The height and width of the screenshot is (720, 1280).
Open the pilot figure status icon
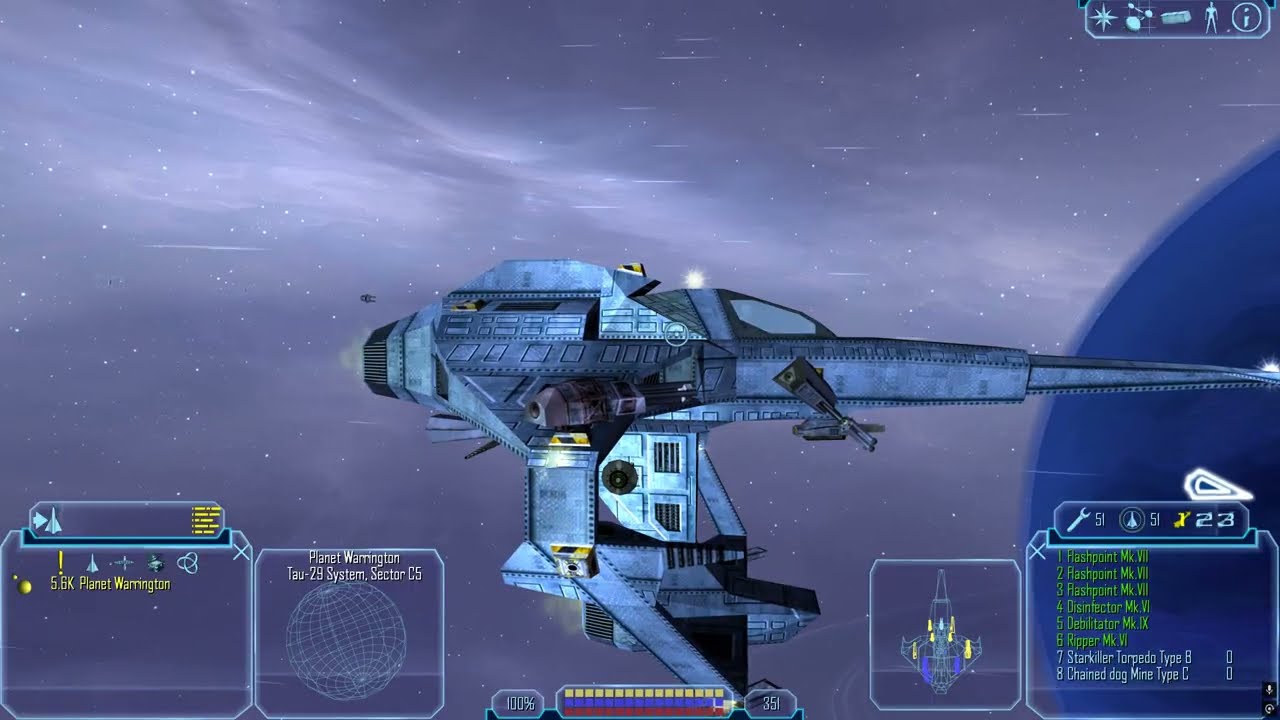click(x=1212, y=18)
